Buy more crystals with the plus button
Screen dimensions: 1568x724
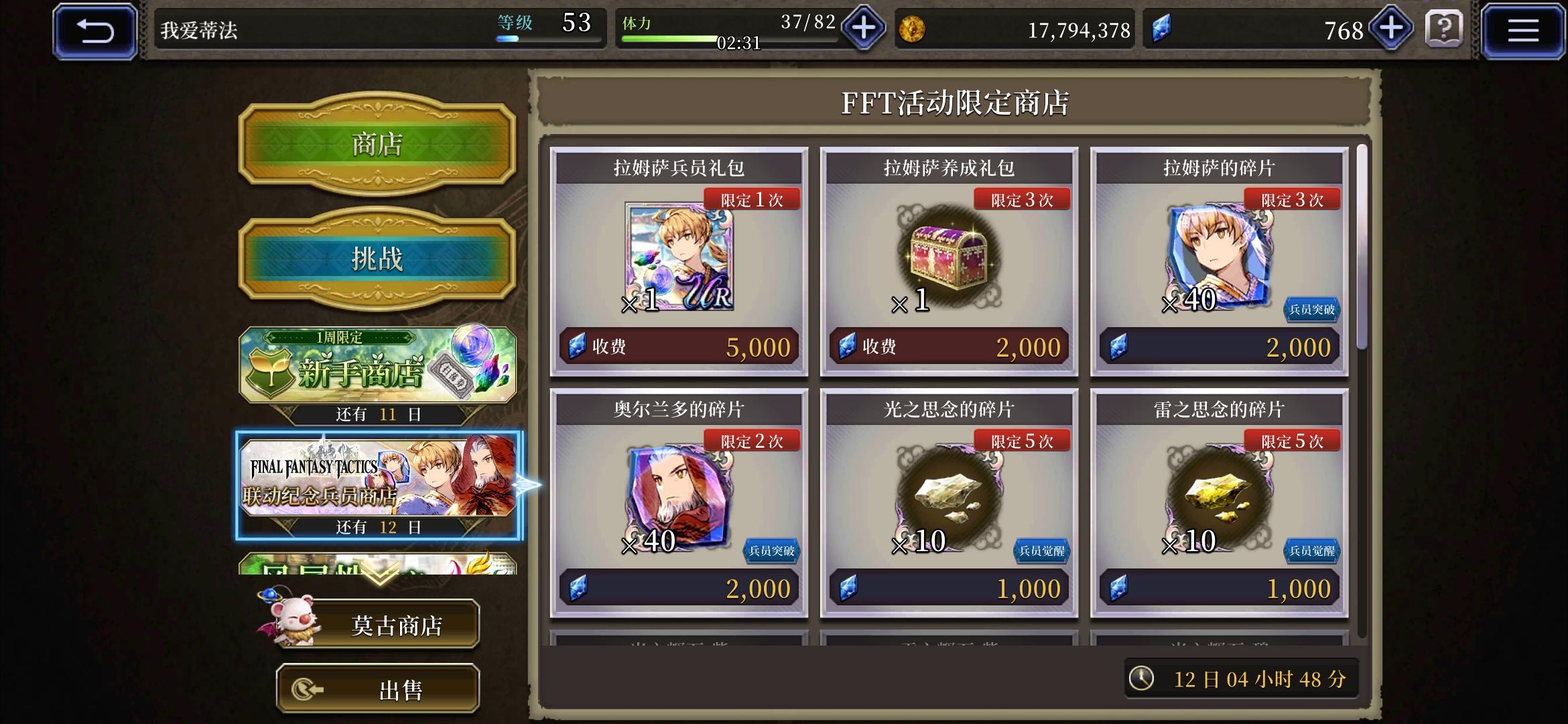pyautogui.click(x=1391, y=29)
